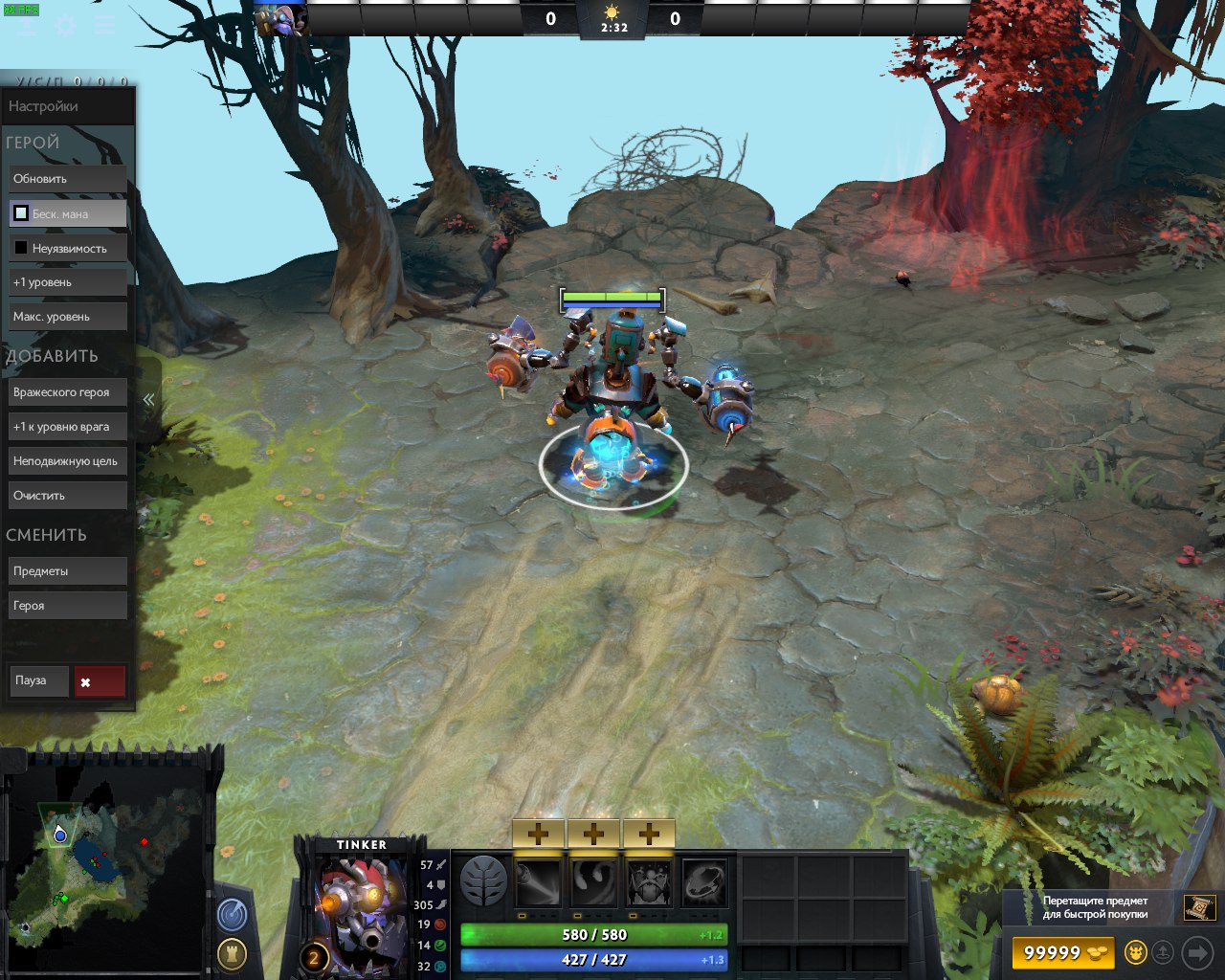This screenshot has height=980, width=1225.
Task: Click on the minimap
Action: [105, 861]
